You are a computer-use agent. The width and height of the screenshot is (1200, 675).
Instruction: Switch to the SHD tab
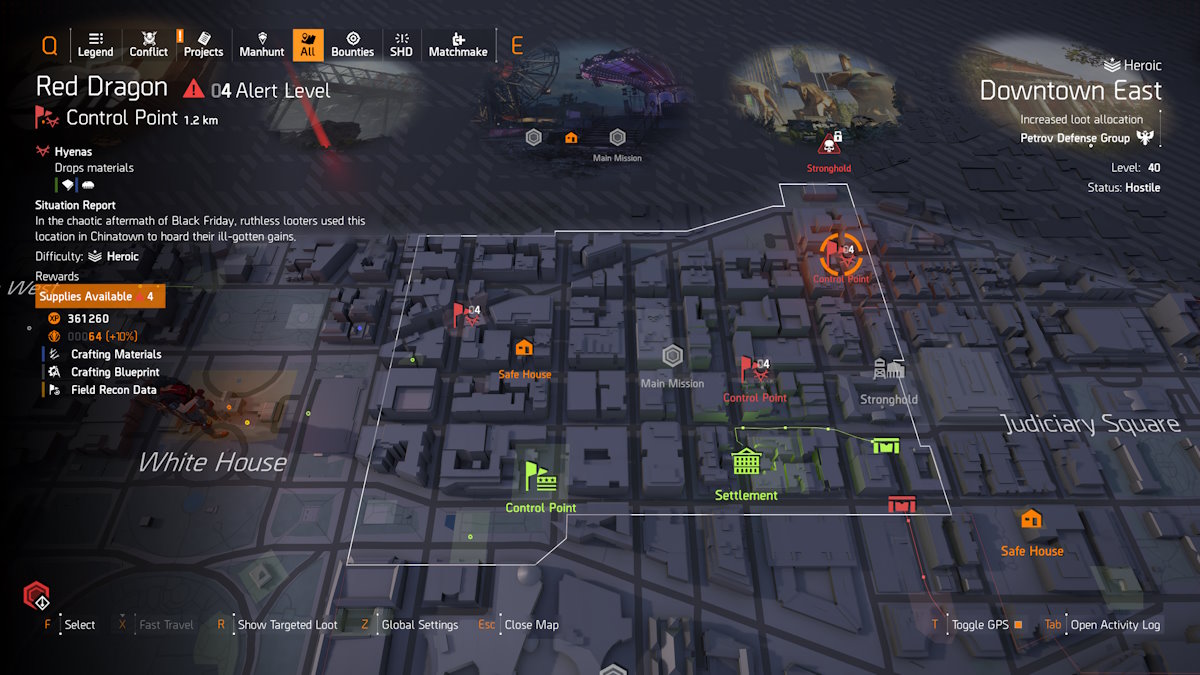[x=401, y=44]
